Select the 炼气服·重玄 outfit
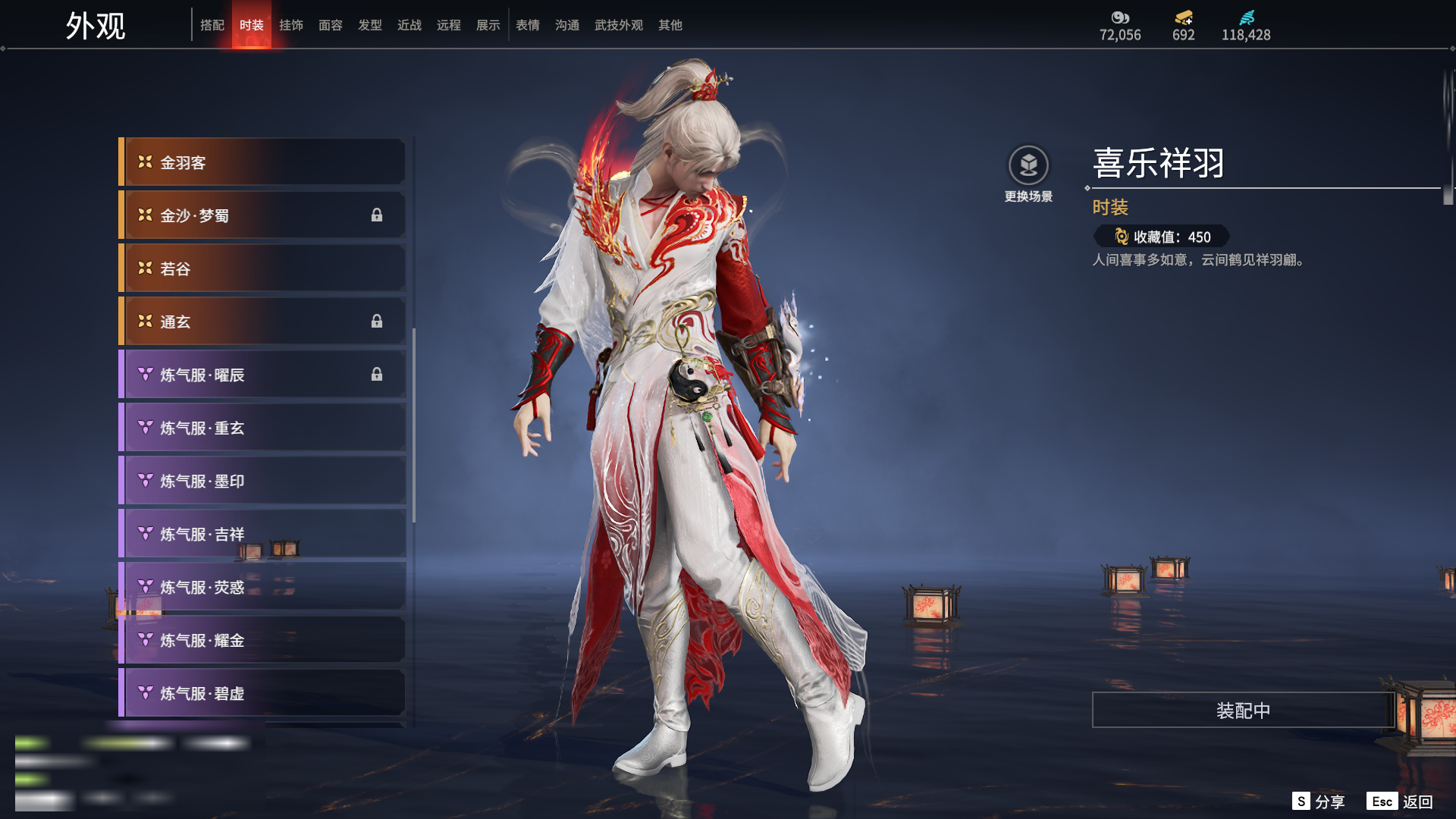The image size is (1456, 819). [262, 428]
